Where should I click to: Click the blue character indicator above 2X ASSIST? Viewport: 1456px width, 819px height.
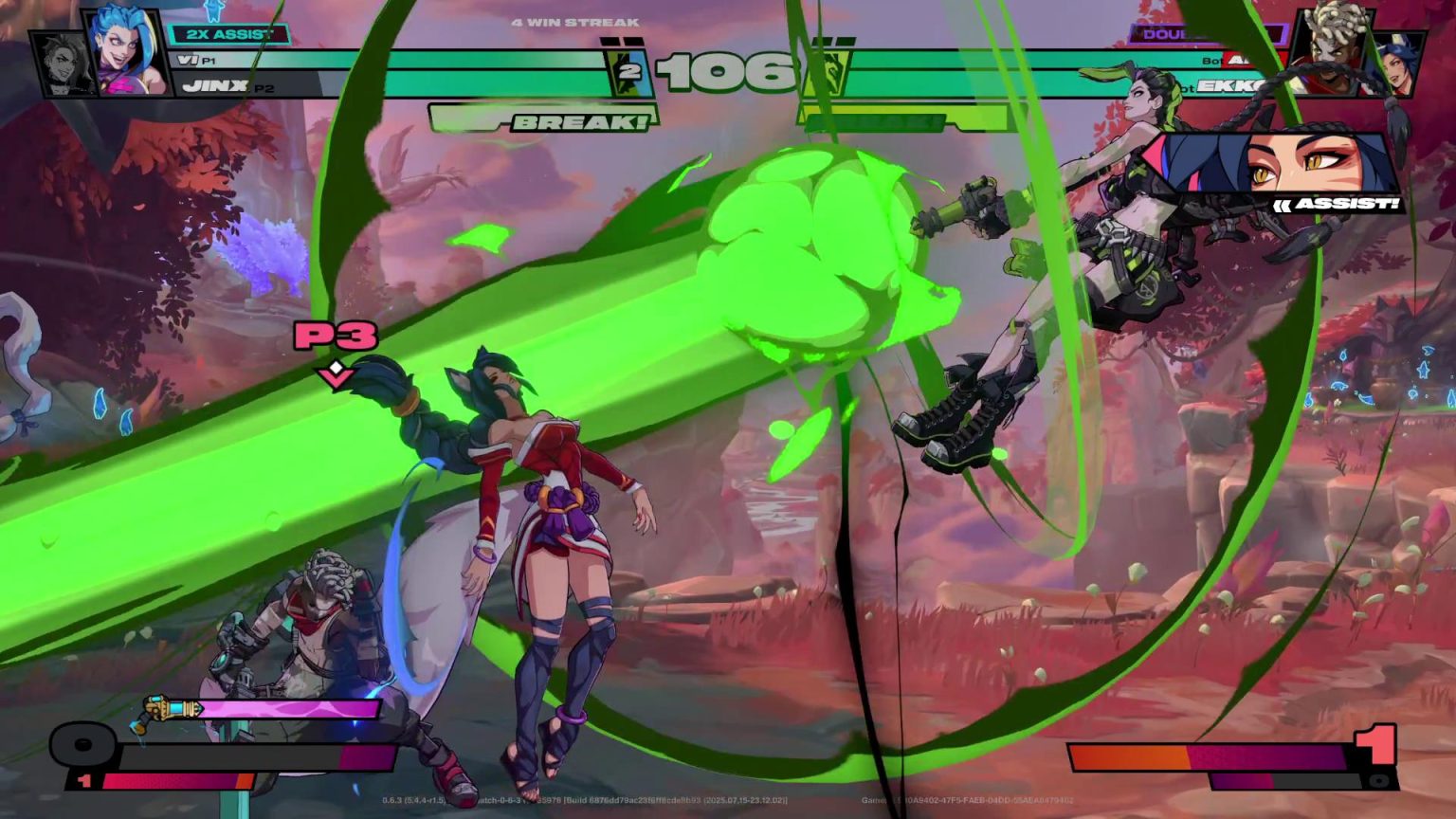click(x=212, y=11)
